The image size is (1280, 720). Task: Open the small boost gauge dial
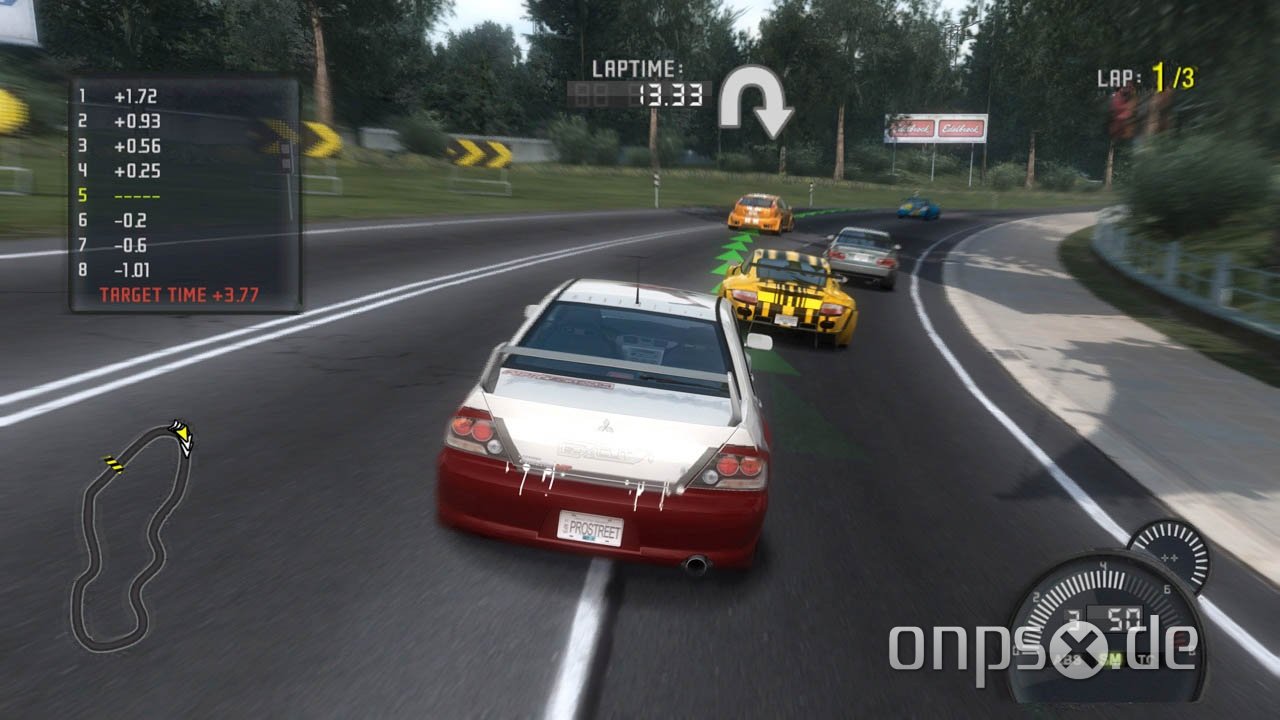coord(1168,555)
